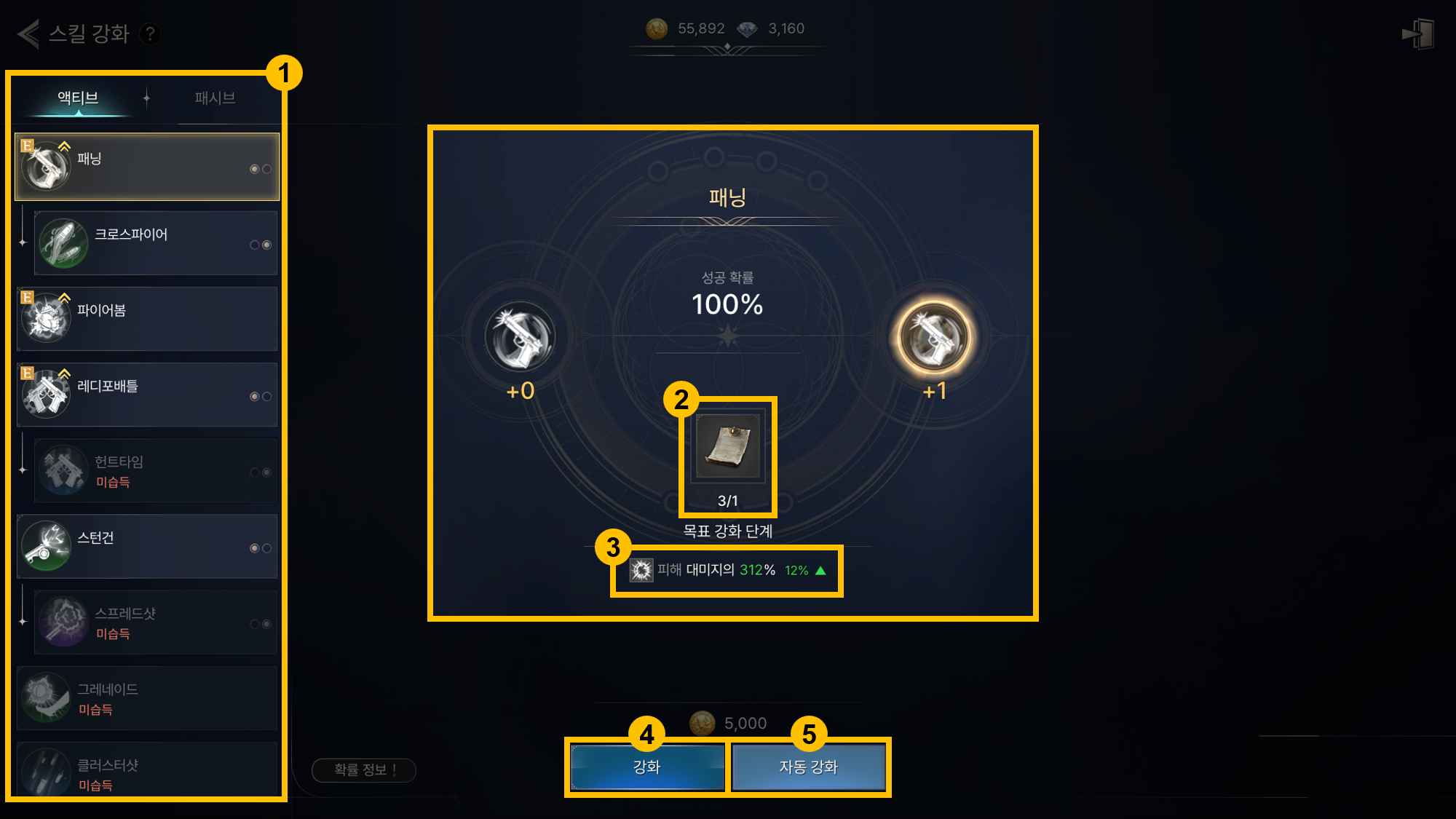Click the 강화 enhance button
The width and height of the screenshot is (1456, 819).
(x=646, y=767)
